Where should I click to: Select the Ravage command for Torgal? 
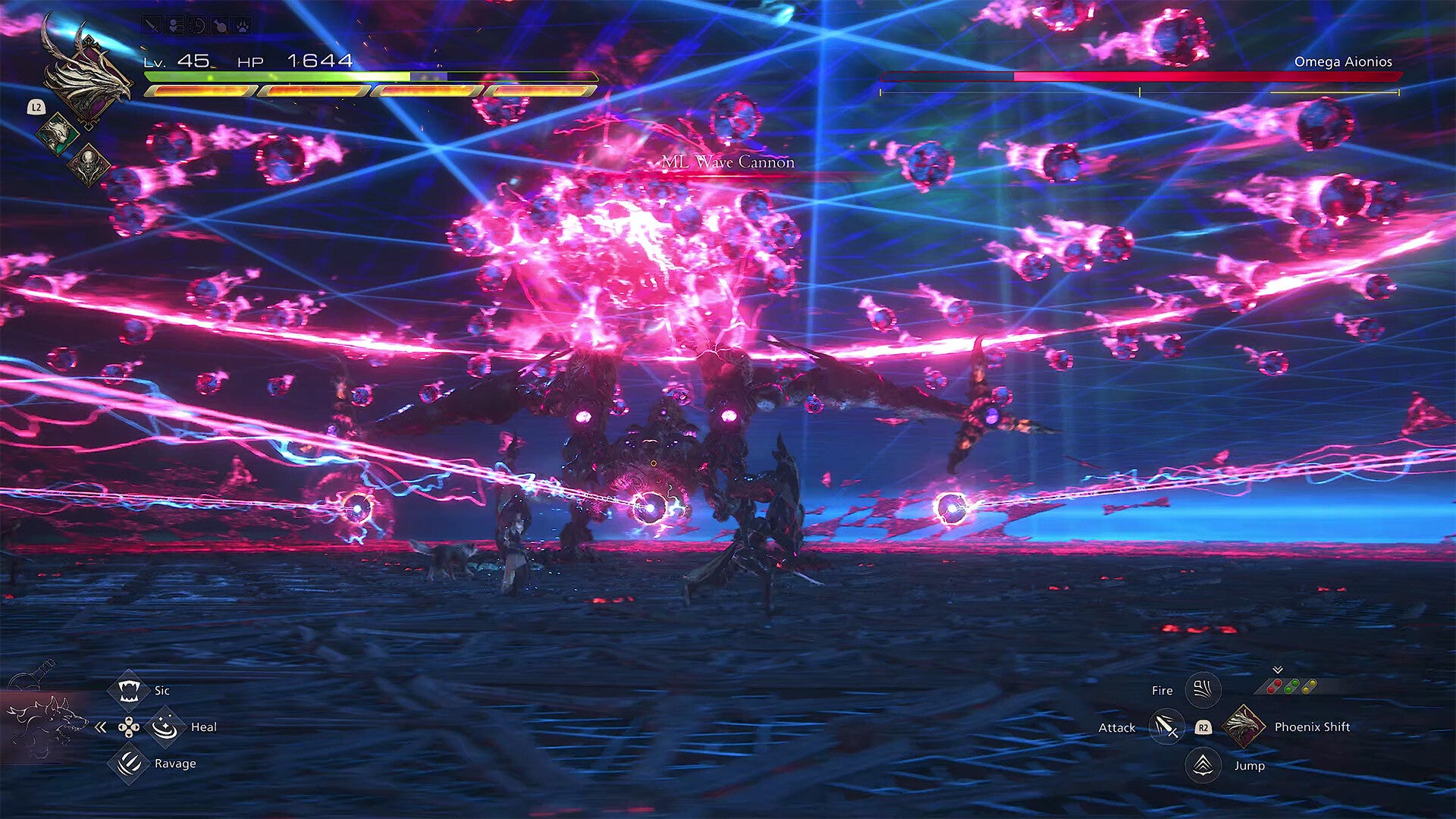(130, 764)
